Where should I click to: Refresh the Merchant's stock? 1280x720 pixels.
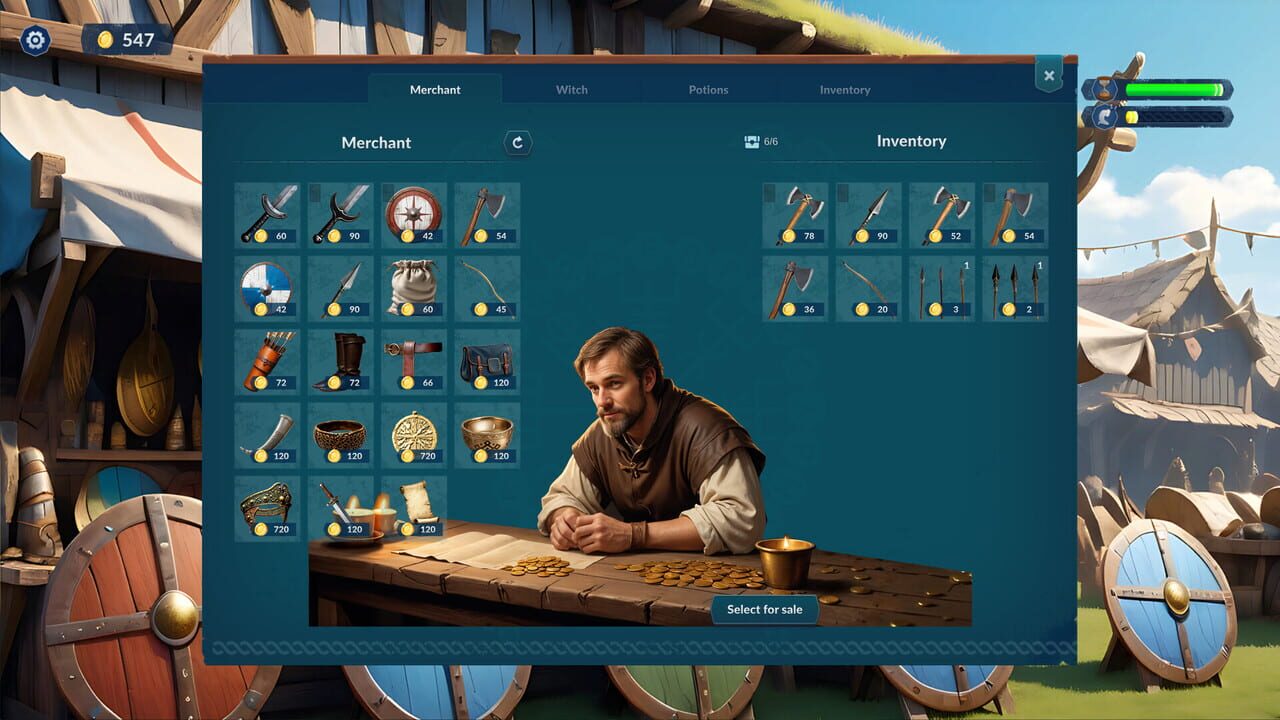pyautogui.click(x=516, y=143)
